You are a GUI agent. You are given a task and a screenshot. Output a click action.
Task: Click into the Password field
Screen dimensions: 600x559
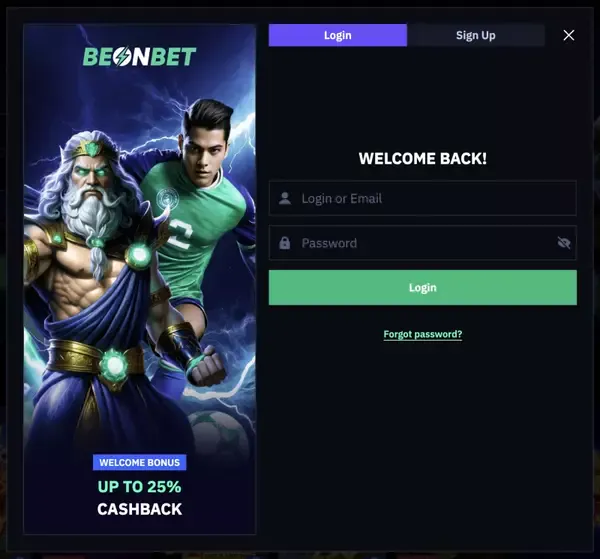tap(415, 243)
